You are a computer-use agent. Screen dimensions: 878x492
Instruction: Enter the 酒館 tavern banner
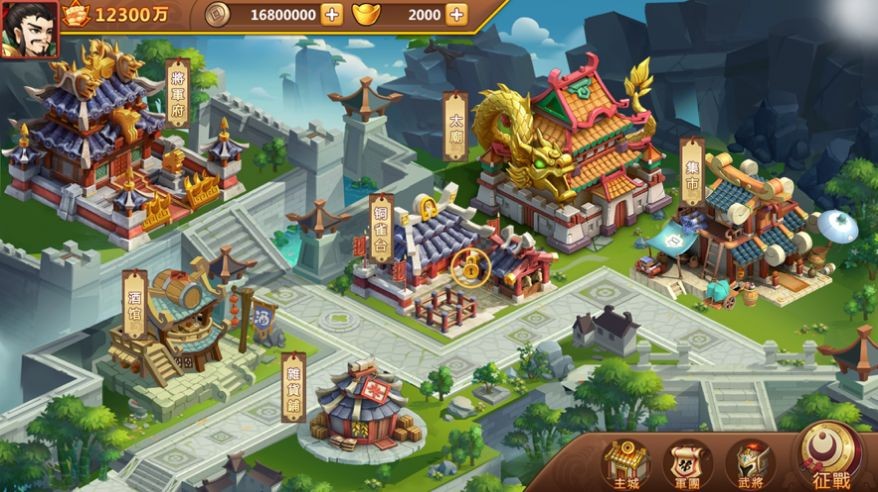point(135,303)
